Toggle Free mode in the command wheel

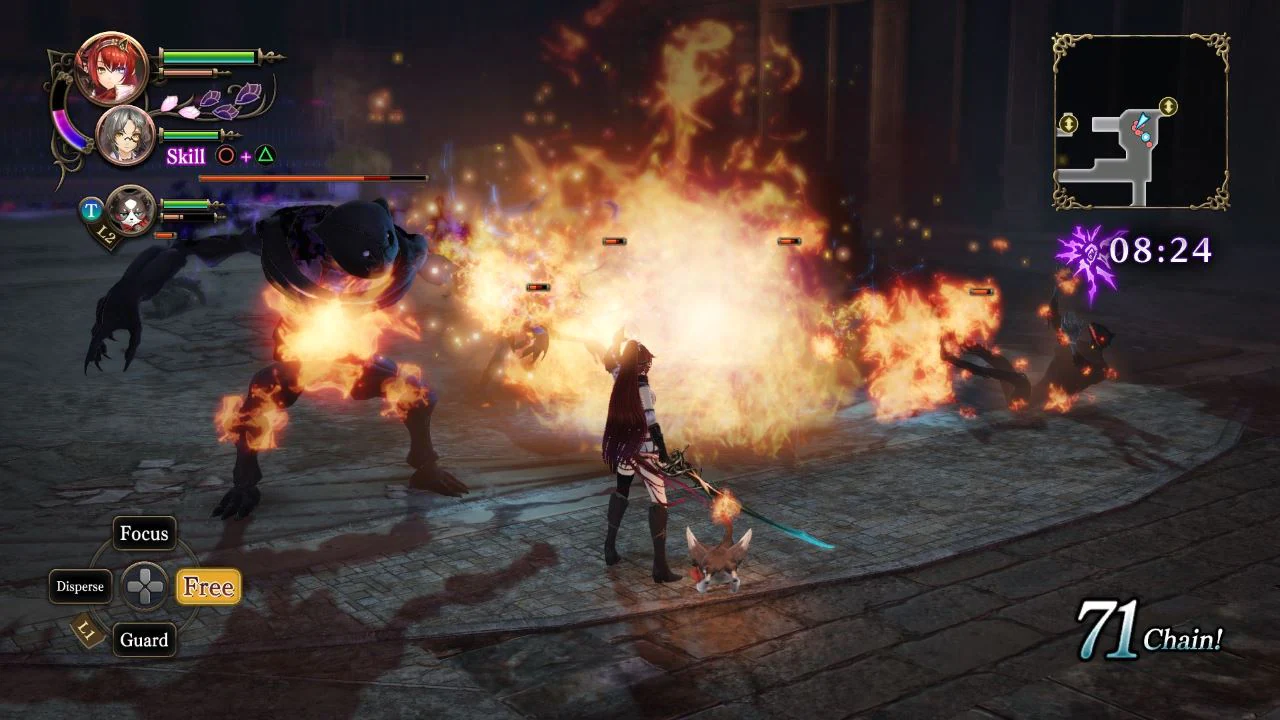207,587
